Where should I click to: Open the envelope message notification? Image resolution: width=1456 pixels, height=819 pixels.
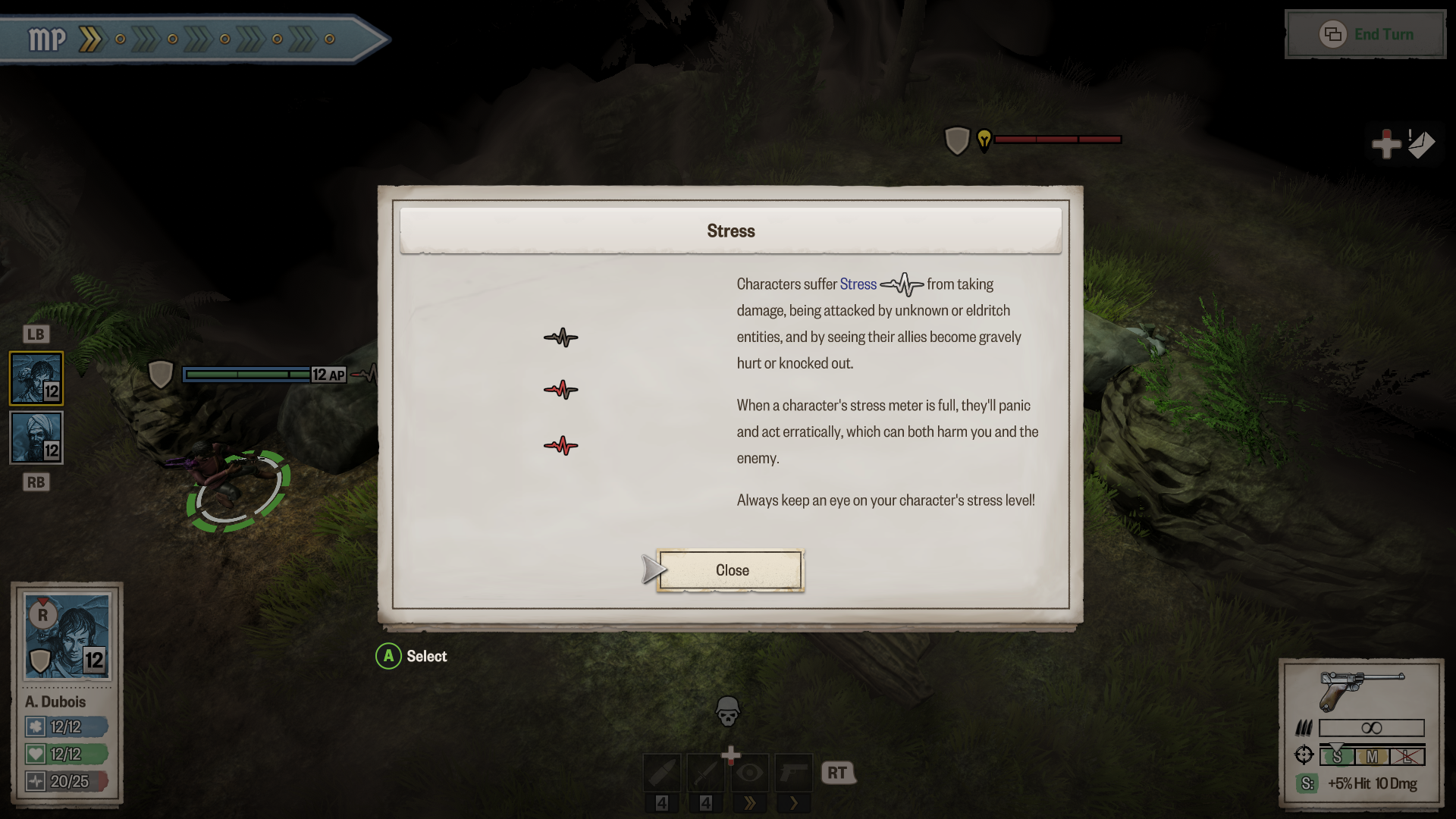point(1420,144)
